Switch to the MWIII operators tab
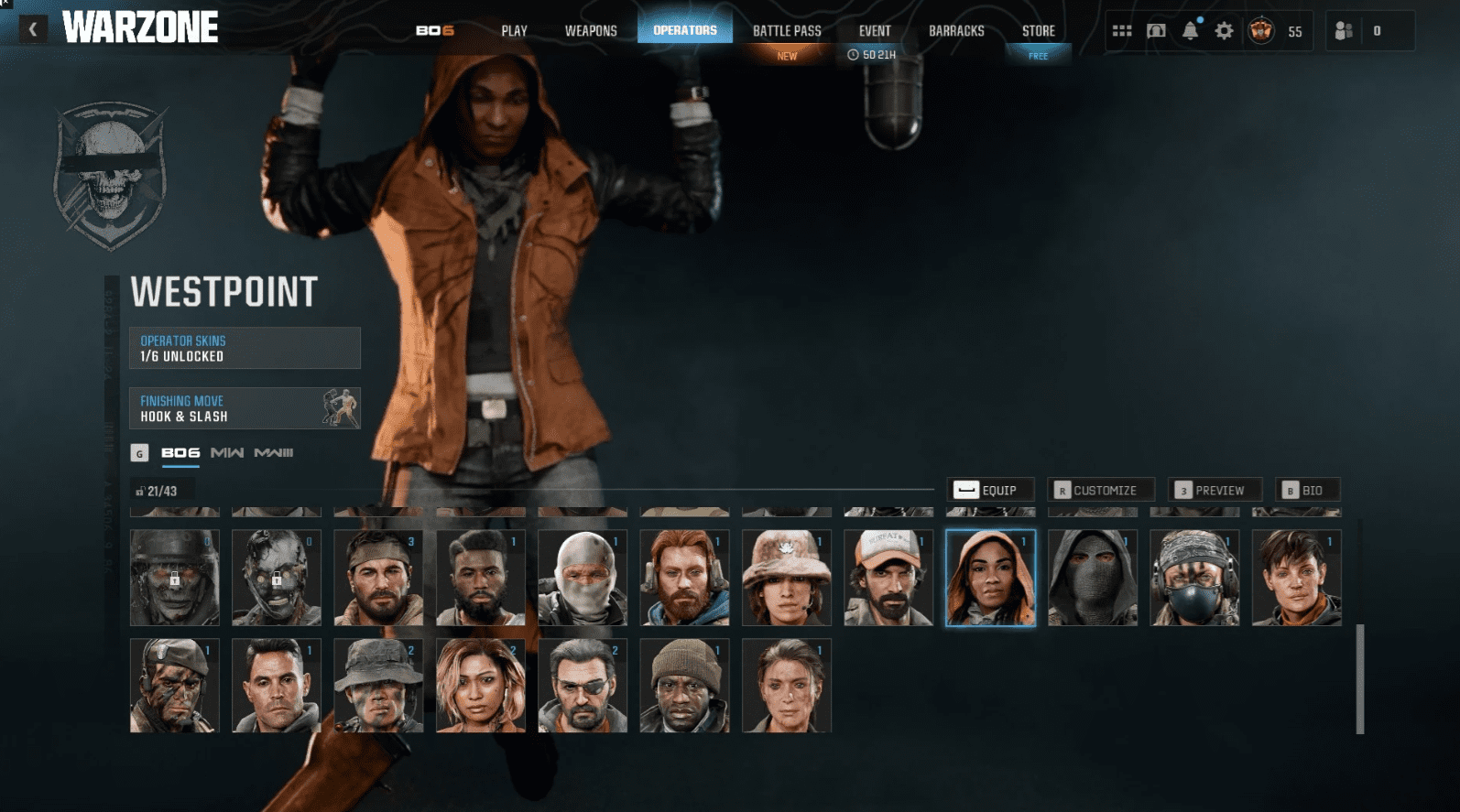 (273, 452)
